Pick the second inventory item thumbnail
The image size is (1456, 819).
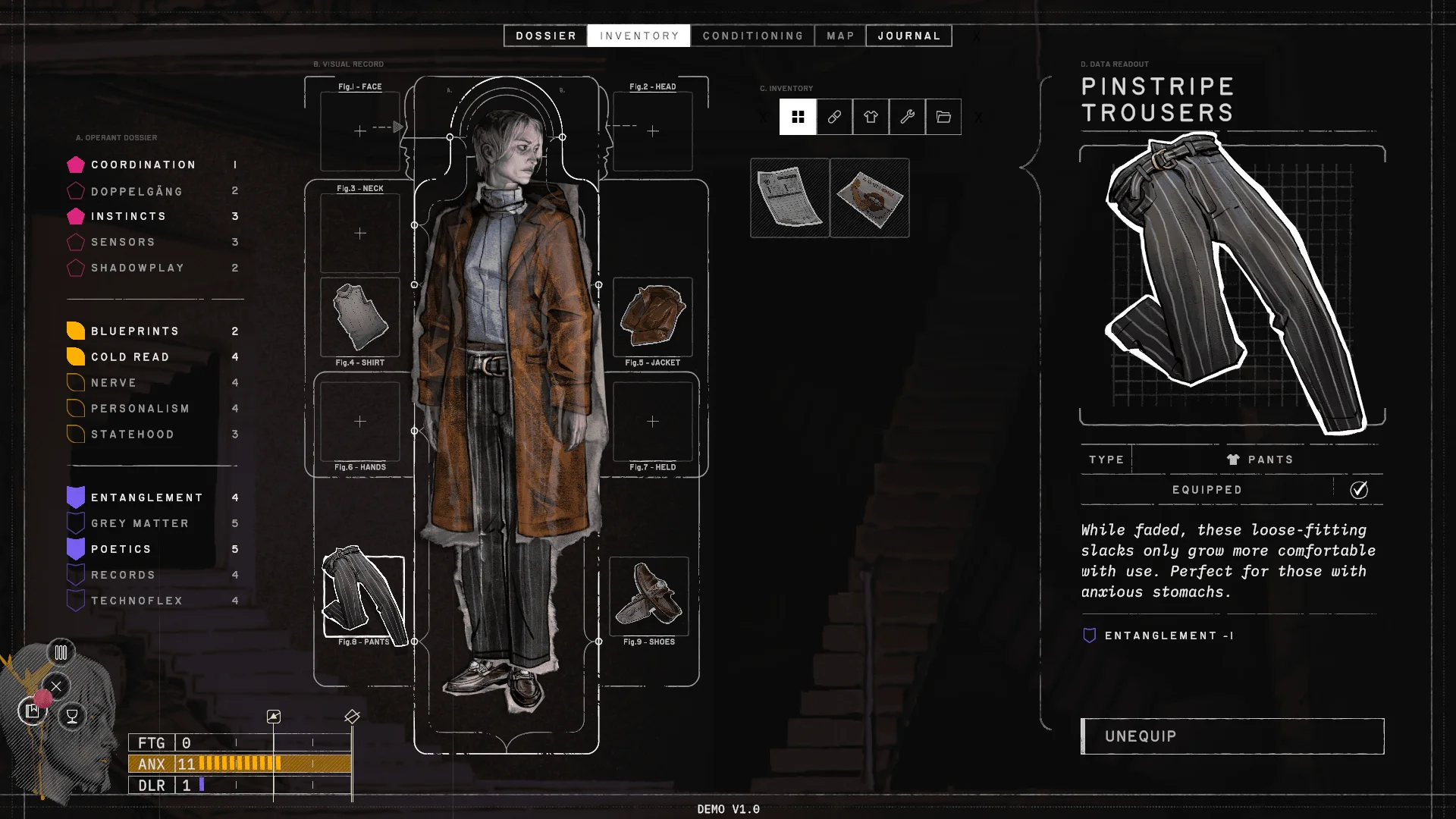pyautogui.click(x=870, y=198)
